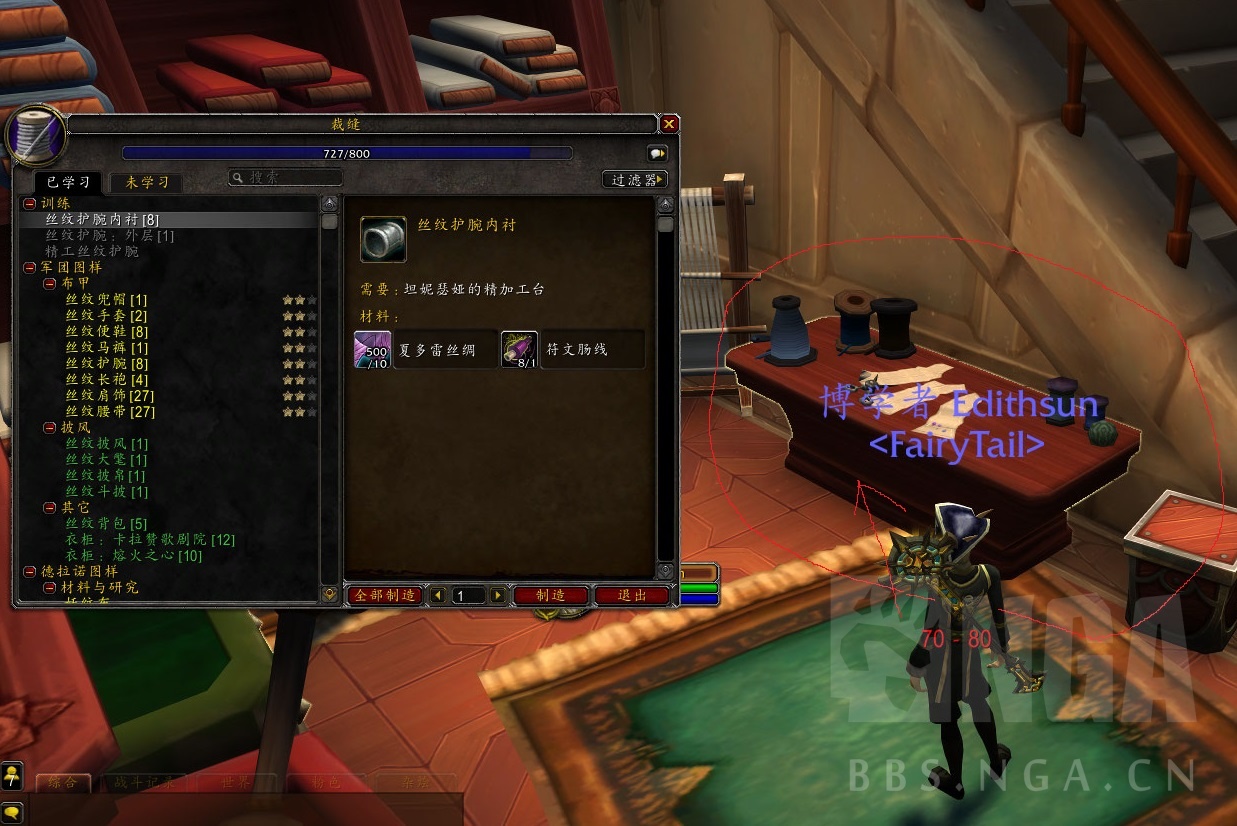Choose the 丝纹兜帽 recipe

coord(106,299)
